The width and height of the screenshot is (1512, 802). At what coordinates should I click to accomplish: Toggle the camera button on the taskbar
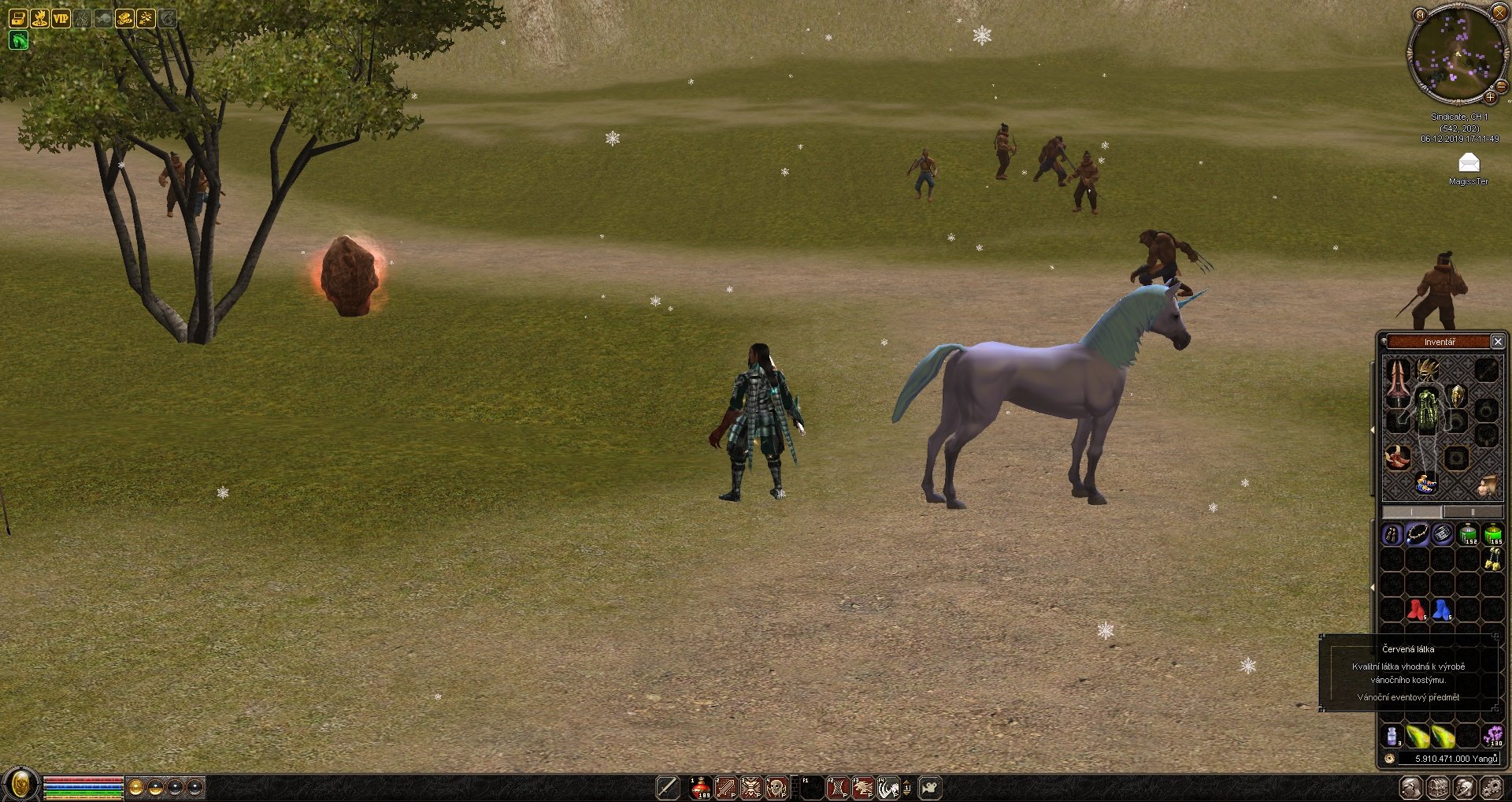click(x=930, y=787)
